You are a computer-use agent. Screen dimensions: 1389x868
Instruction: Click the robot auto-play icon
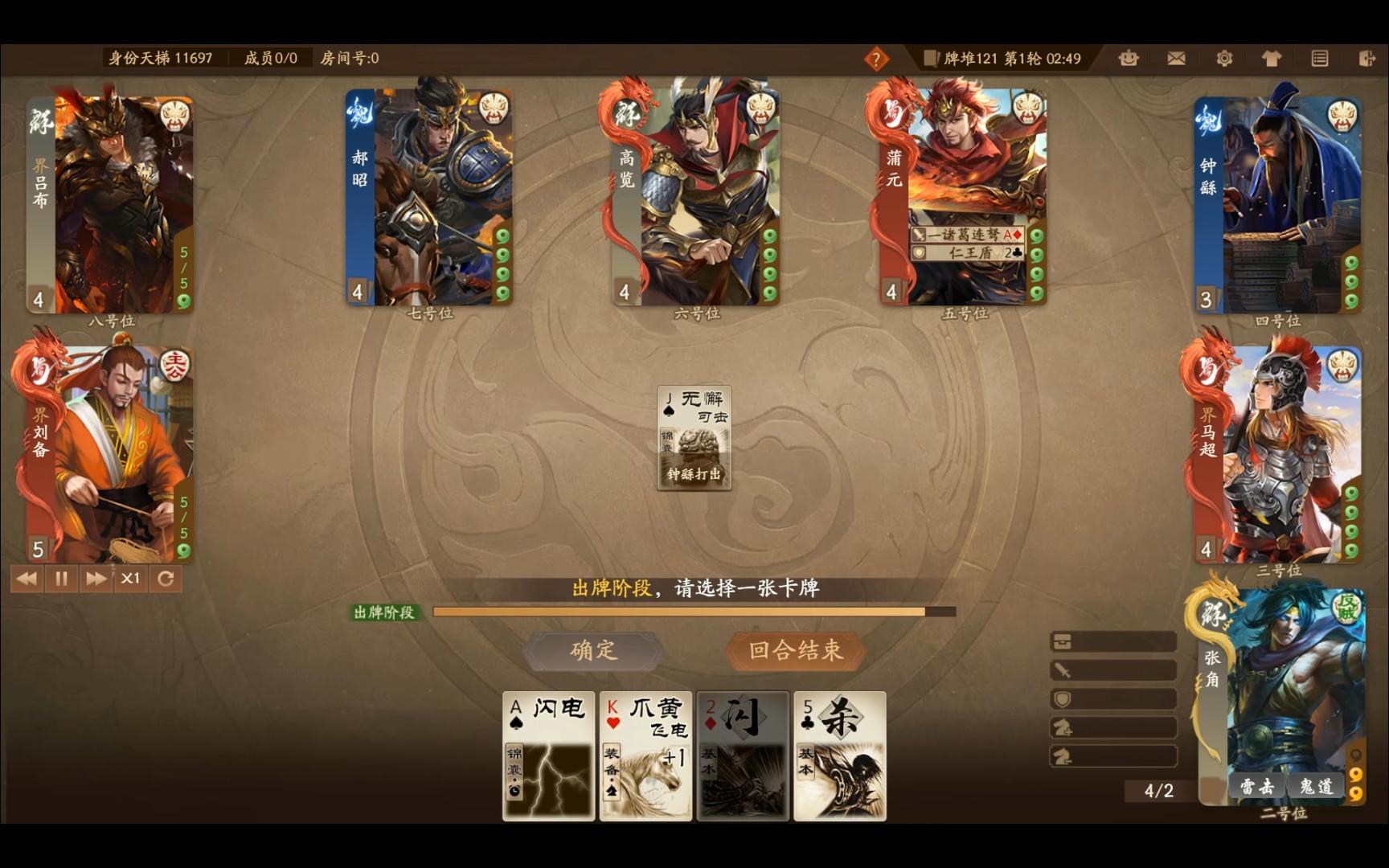pyautogui.click(x=1127, y=58)
